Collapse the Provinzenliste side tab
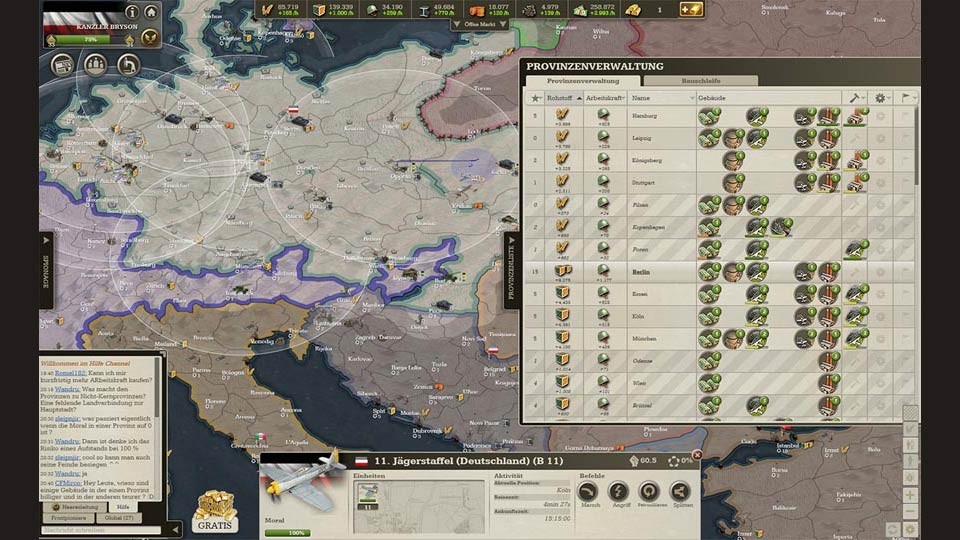The width and height of the screenshot is (960, 540). [511, 270]
